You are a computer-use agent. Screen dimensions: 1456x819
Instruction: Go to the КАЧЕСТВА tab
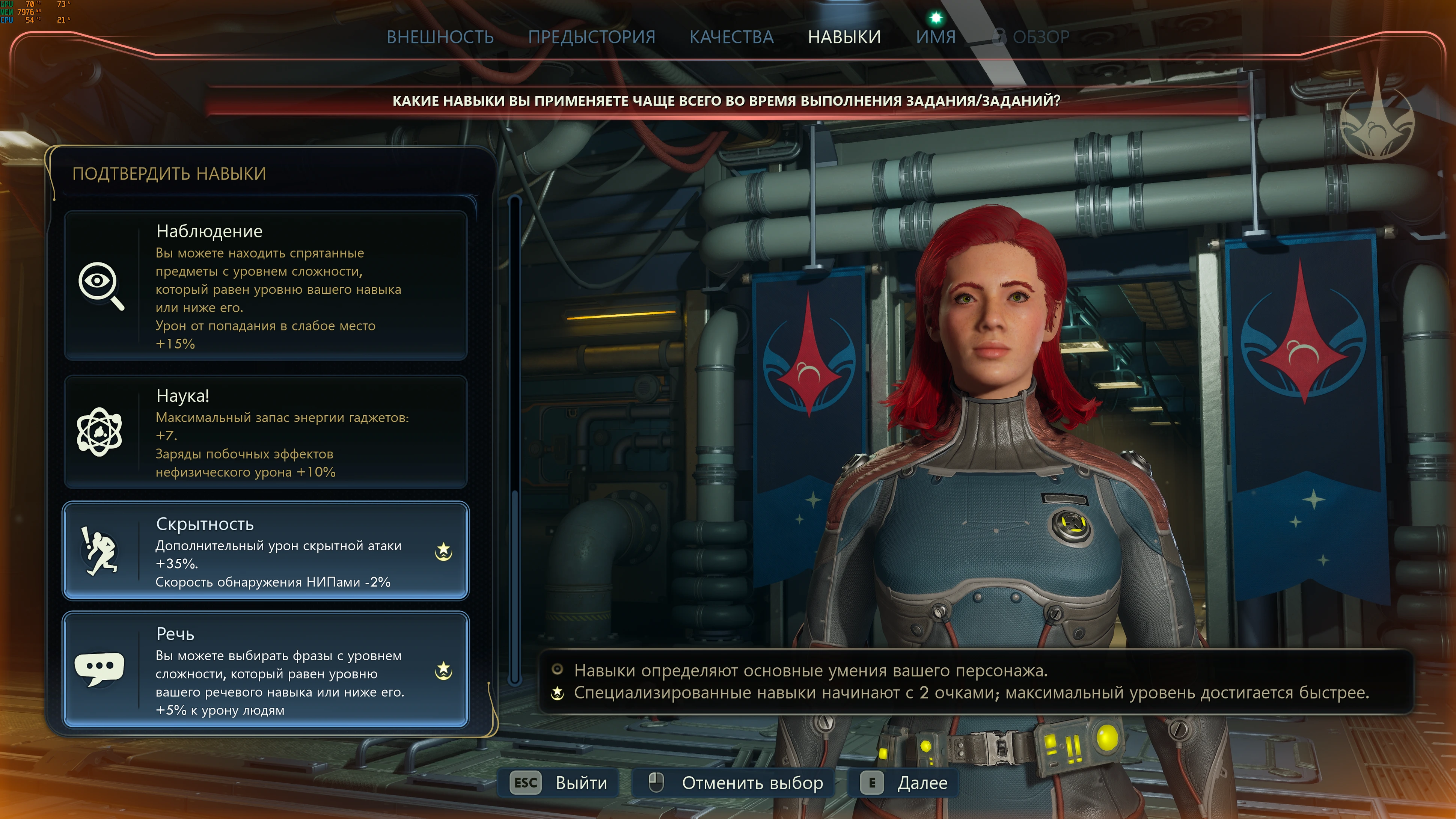pos(731,37)
